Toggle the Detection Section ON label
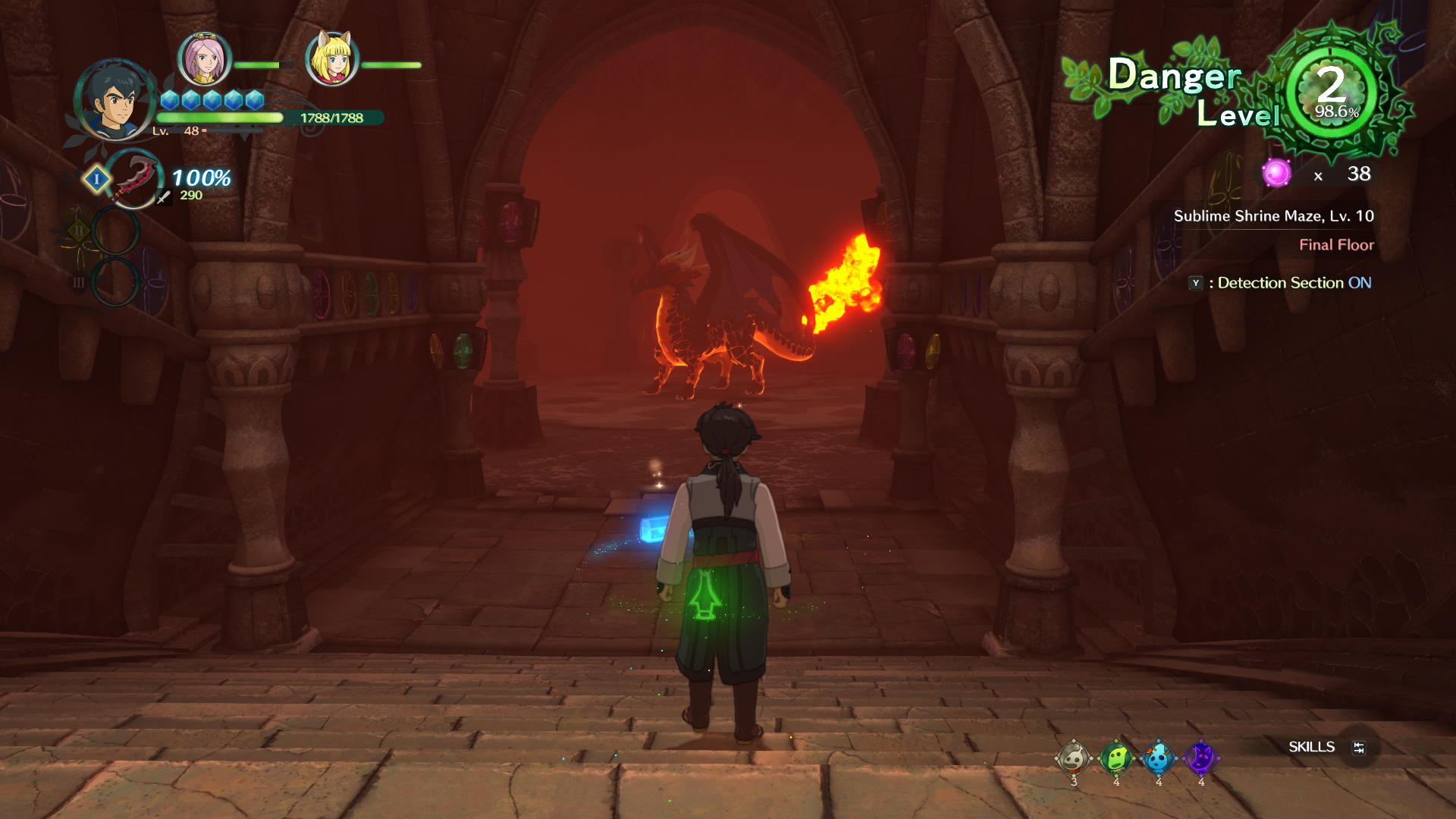 pyautogui.click(x=1294, y=283)
